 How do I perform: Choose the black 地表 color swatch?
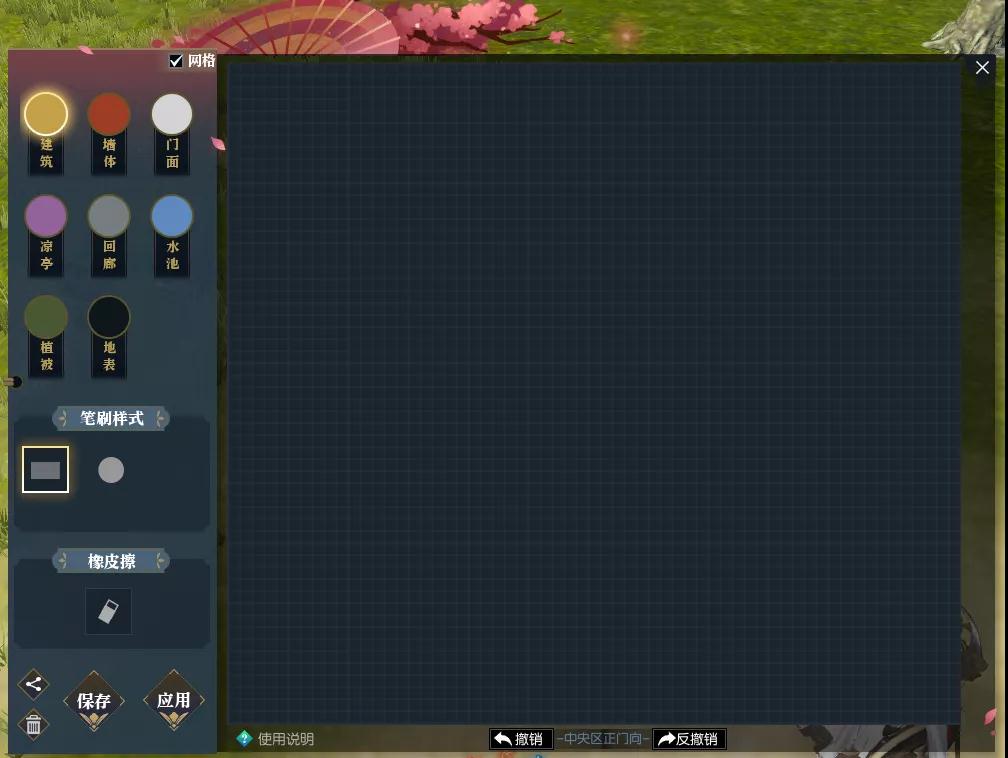coord(109,317)
